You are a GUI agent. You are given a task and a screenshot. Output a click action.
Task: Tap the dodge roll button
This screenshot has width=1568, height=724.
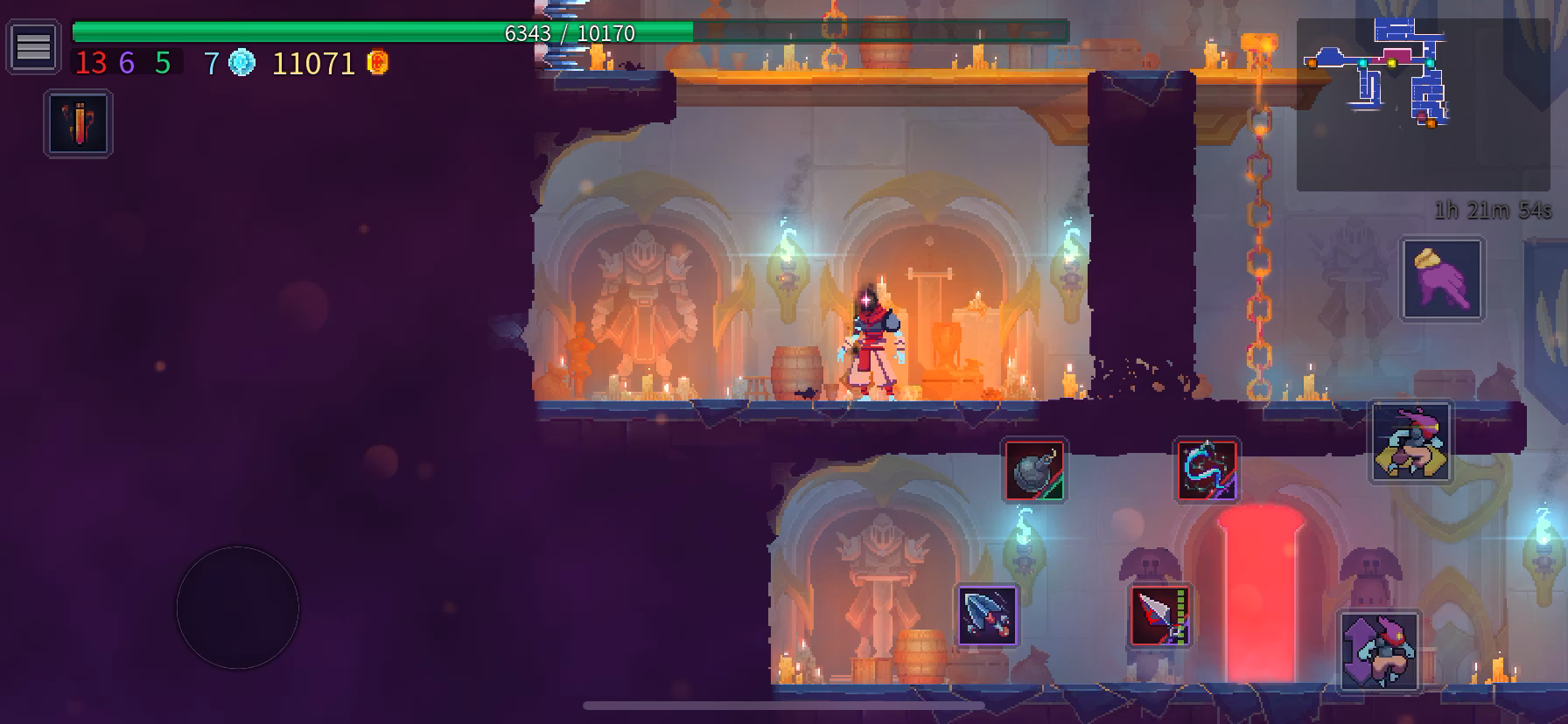coord(1410,442)
